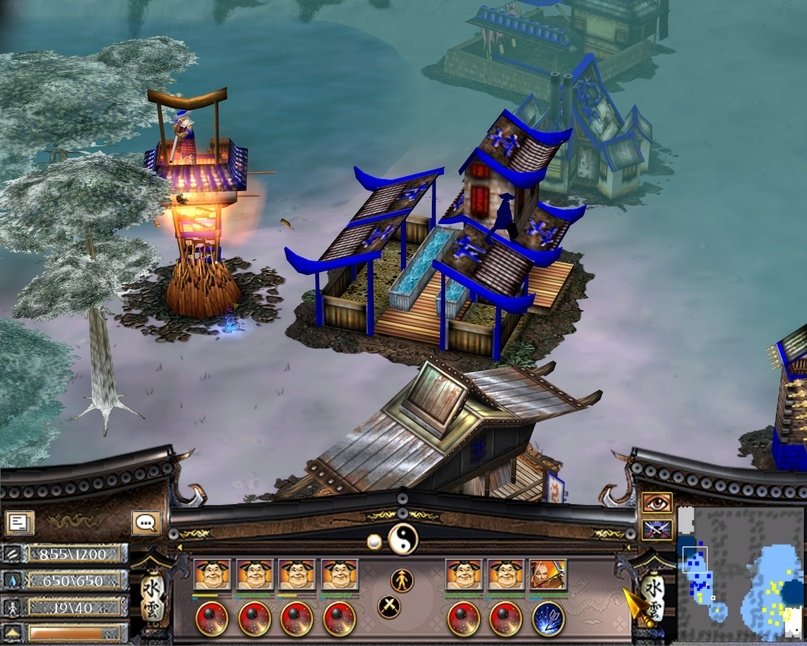The image size is (807, 646).
Task: Click the yin-yang emblem
Action: point(402,538)
